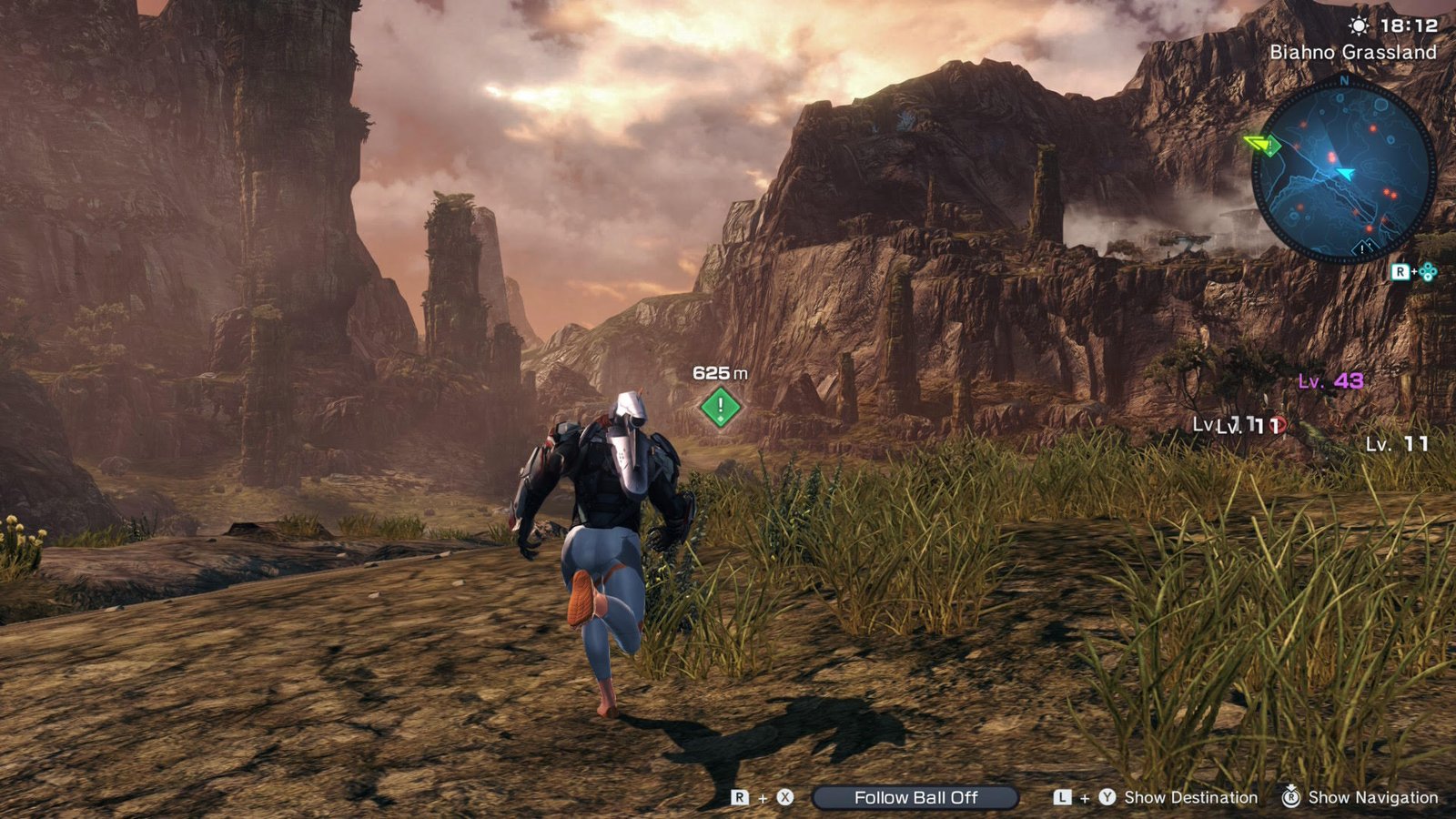Toggle the Follow Ball Off button
Image resolution: width=1456 pixels, height=819 pixels.
click(x=915, y=798)
